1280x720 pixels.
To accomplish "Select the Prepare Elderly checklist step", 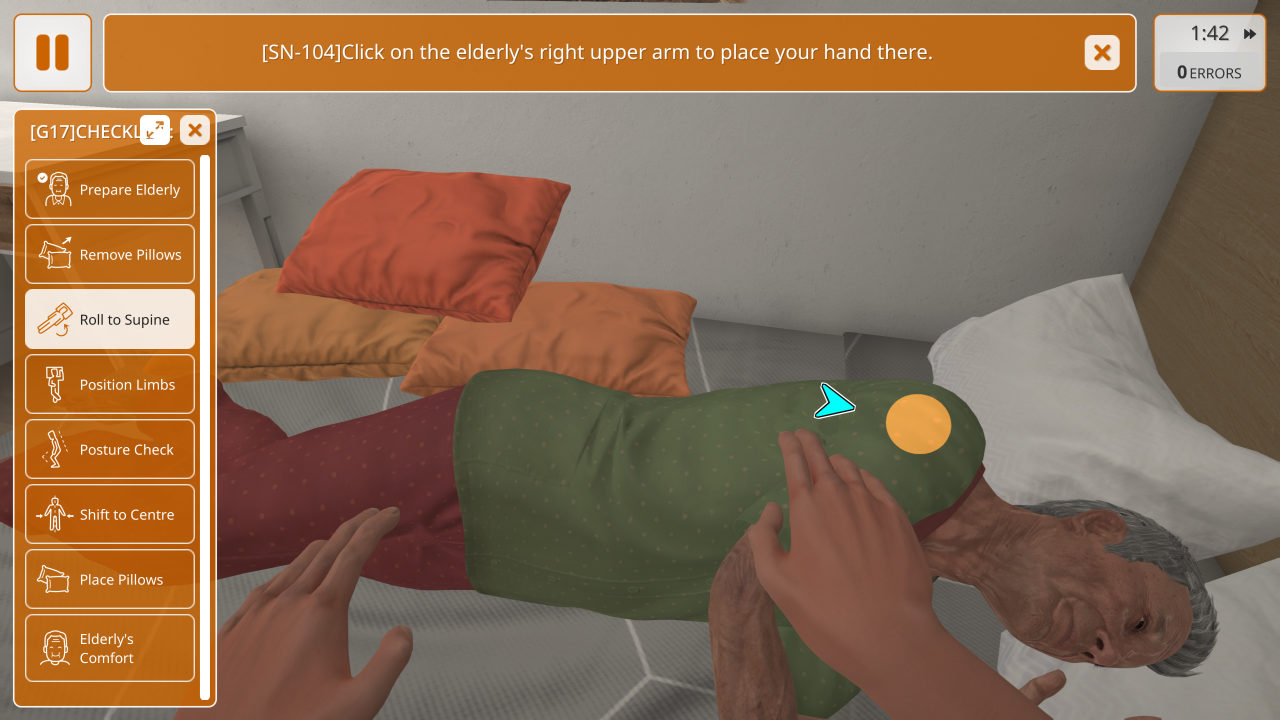I will pos(110,189).
